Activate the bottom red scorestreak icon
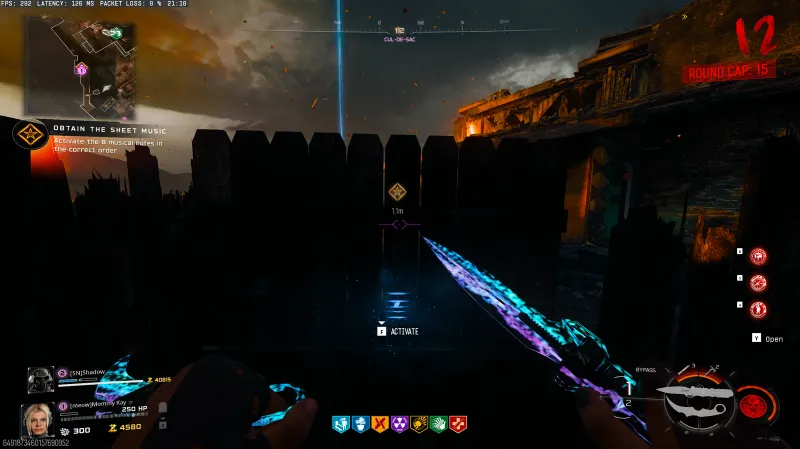800x449 pixels. [x=759, y=309]
